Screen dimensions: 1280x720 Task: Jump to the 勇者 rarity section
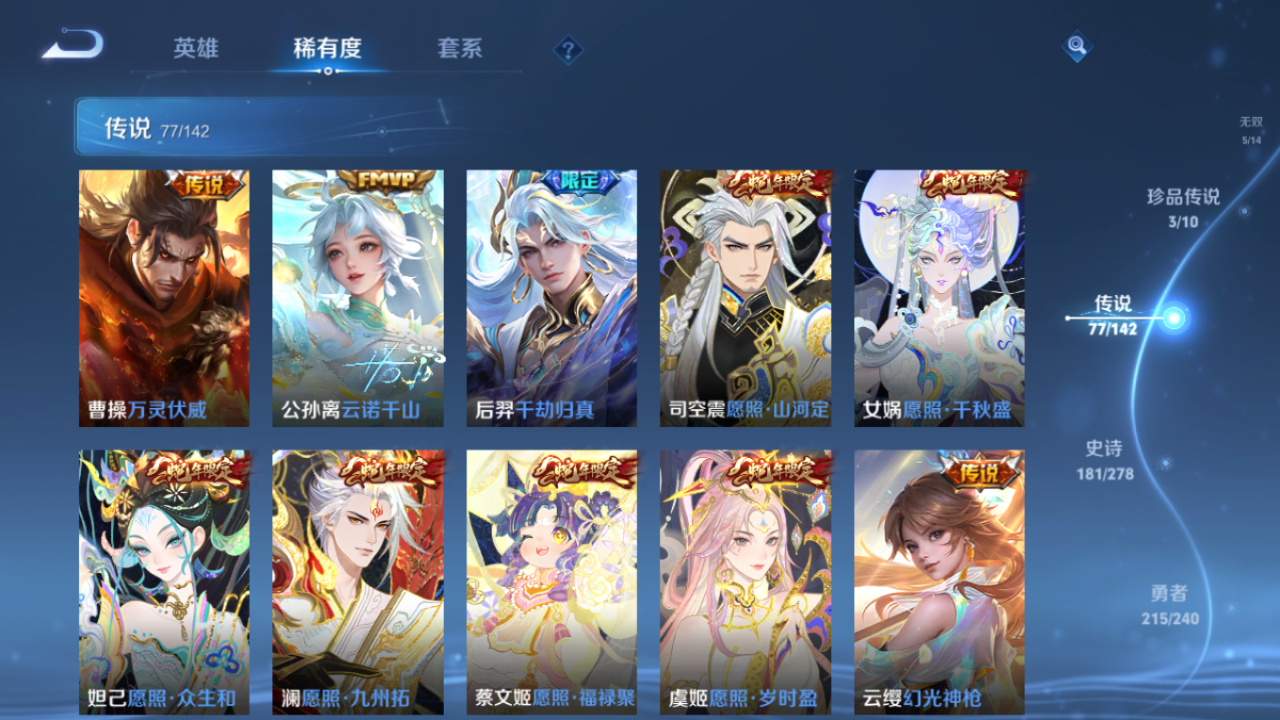pos(1167,603)
